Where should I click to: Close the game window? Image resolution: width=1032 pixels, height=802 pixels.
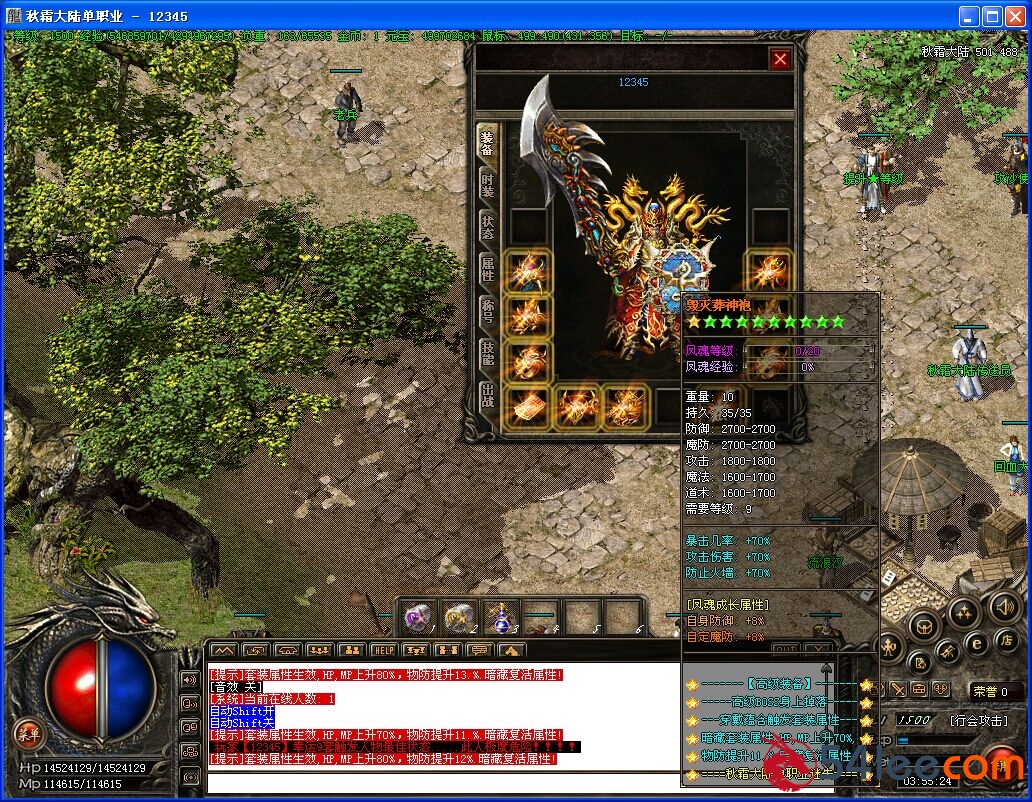click(1016, 16)
